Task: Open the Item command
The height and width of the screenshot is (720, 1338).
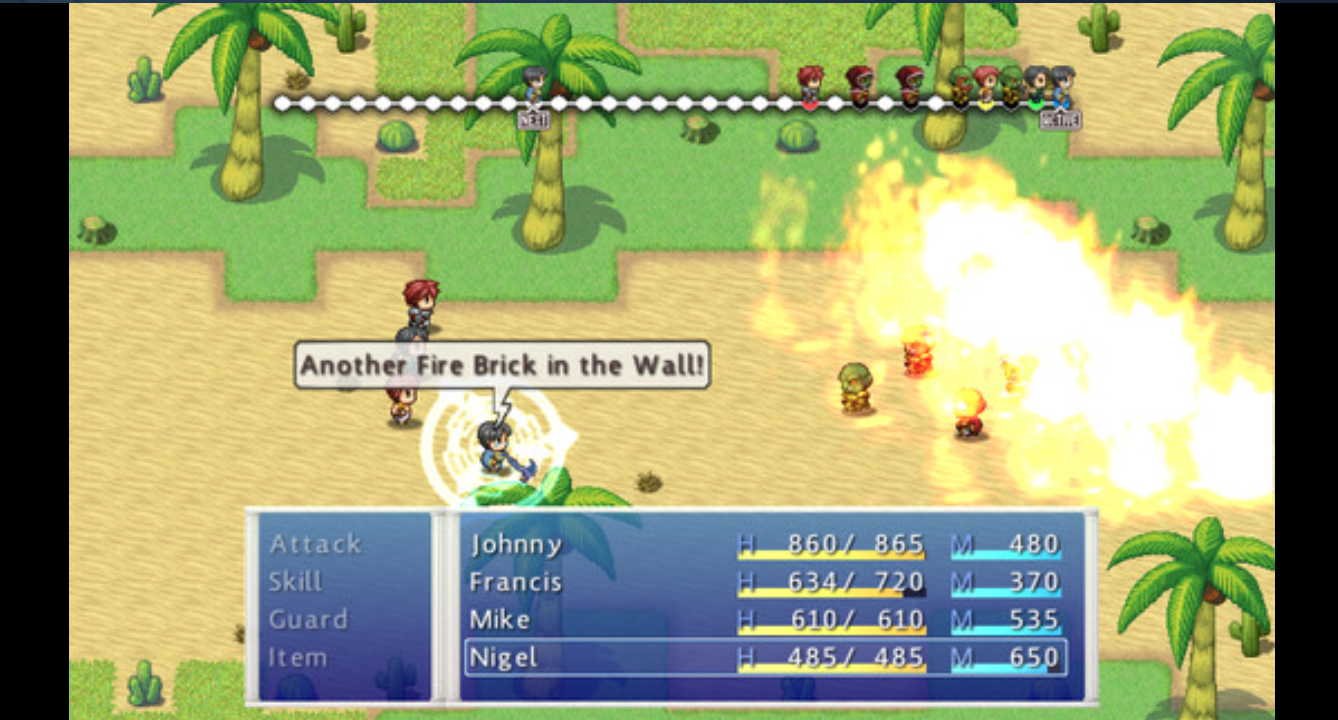Action: tap(297, 658)
